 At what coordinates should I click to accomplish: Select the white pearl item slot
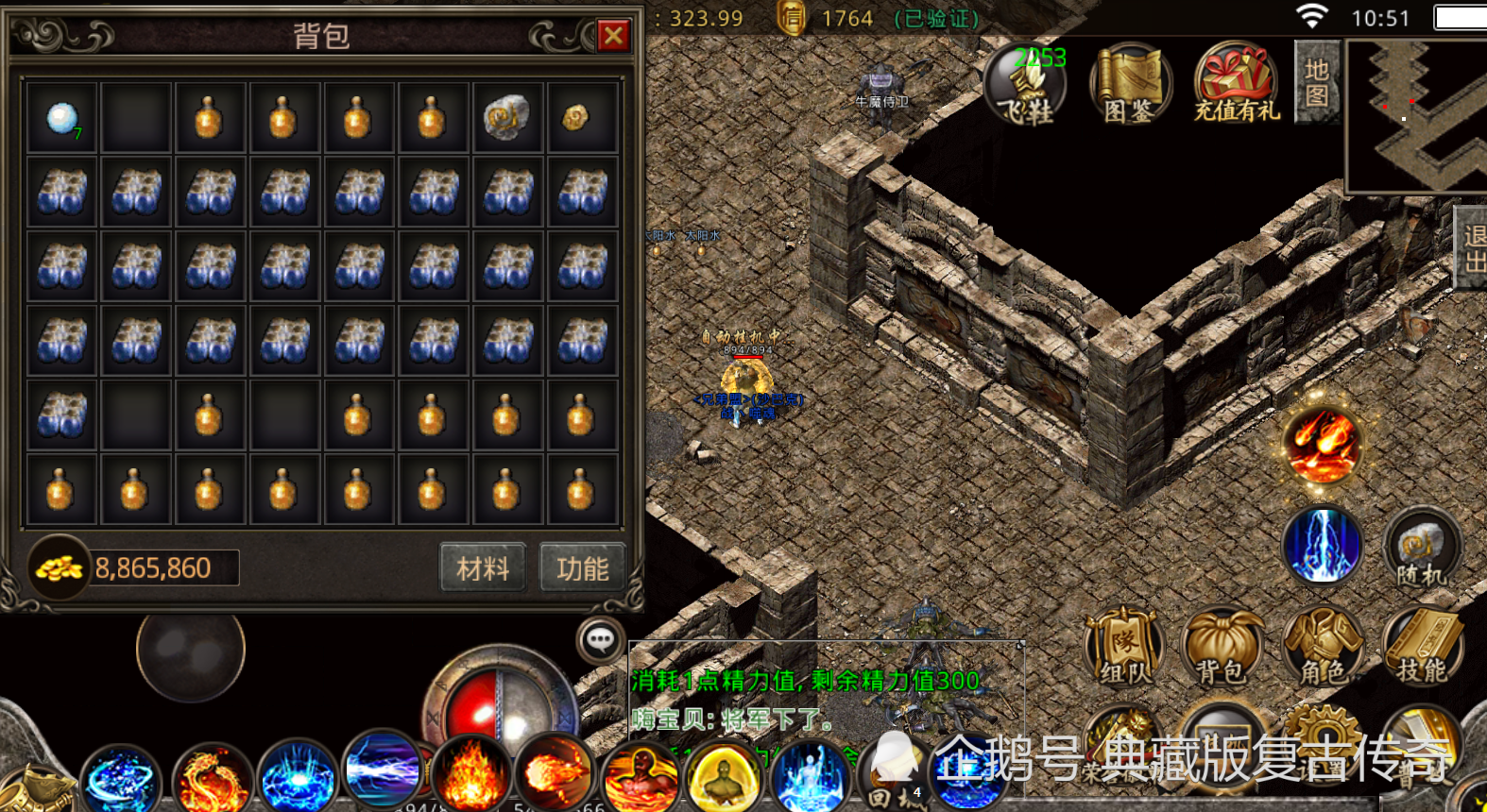(x=61, y=118)
